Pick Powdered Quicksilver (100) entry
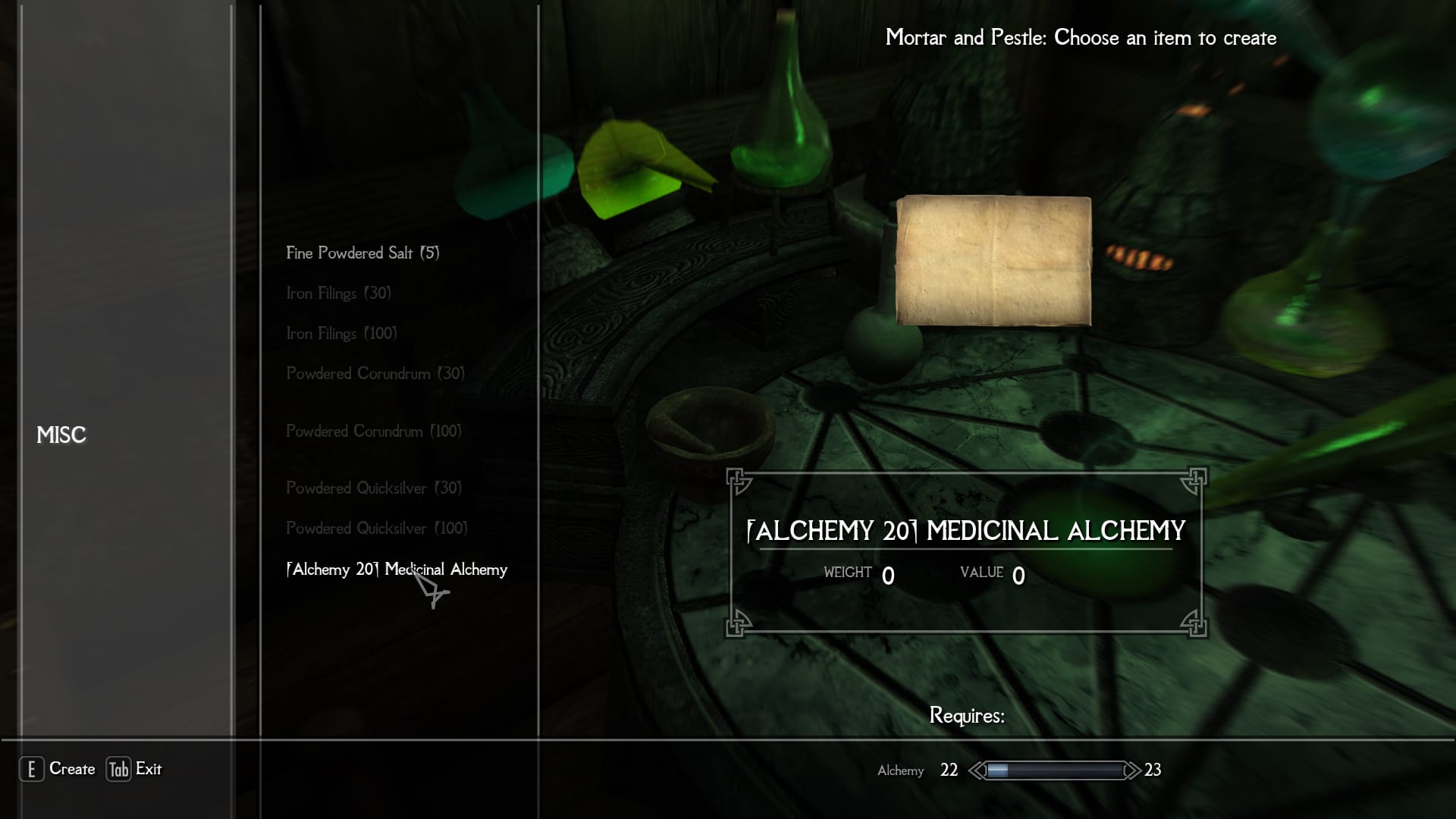Viewport: 1456px width, 819px height. point(376,529)
